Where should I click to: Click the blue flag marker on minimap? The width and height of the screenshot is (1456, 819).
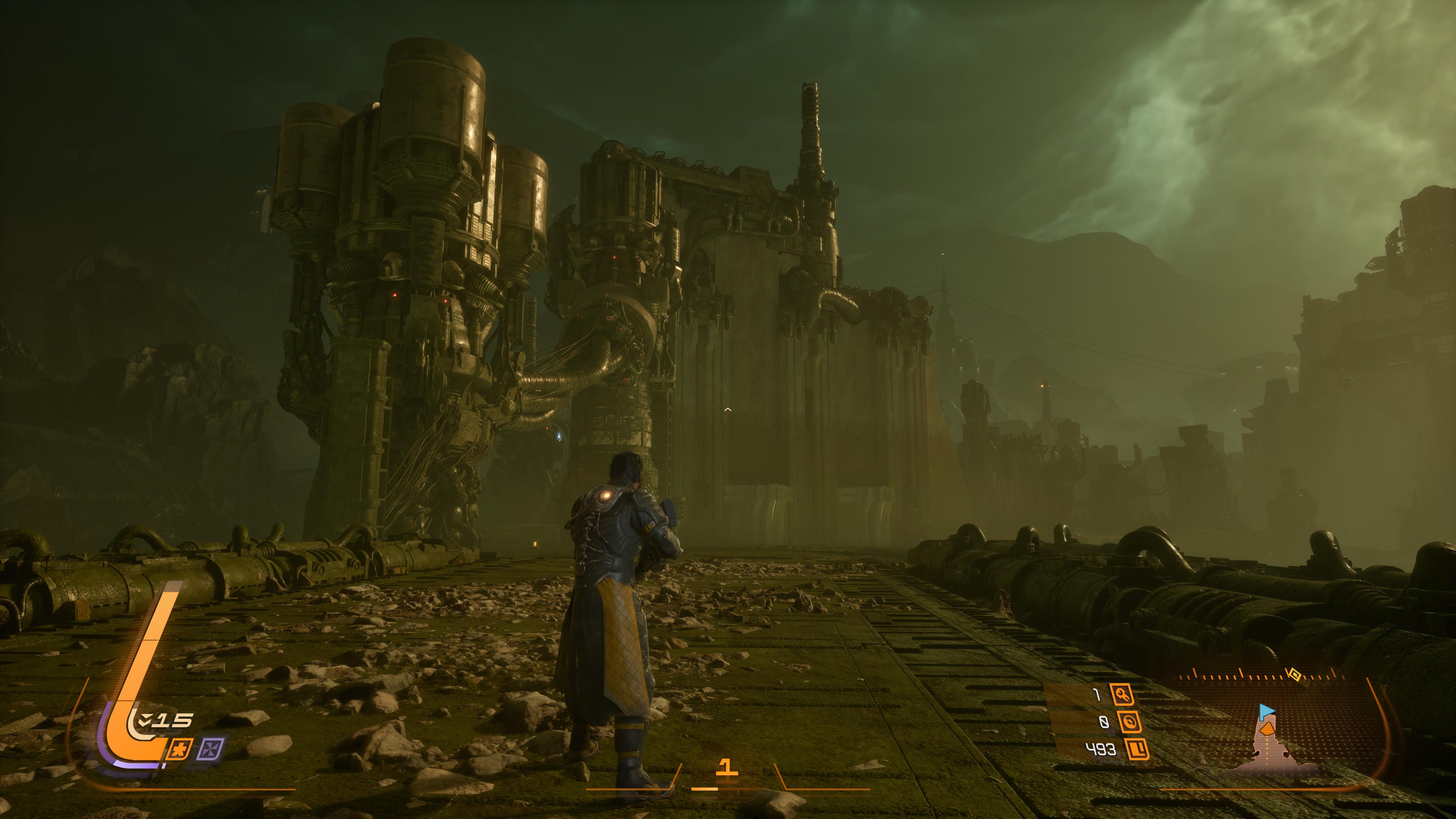point(1267,710)
